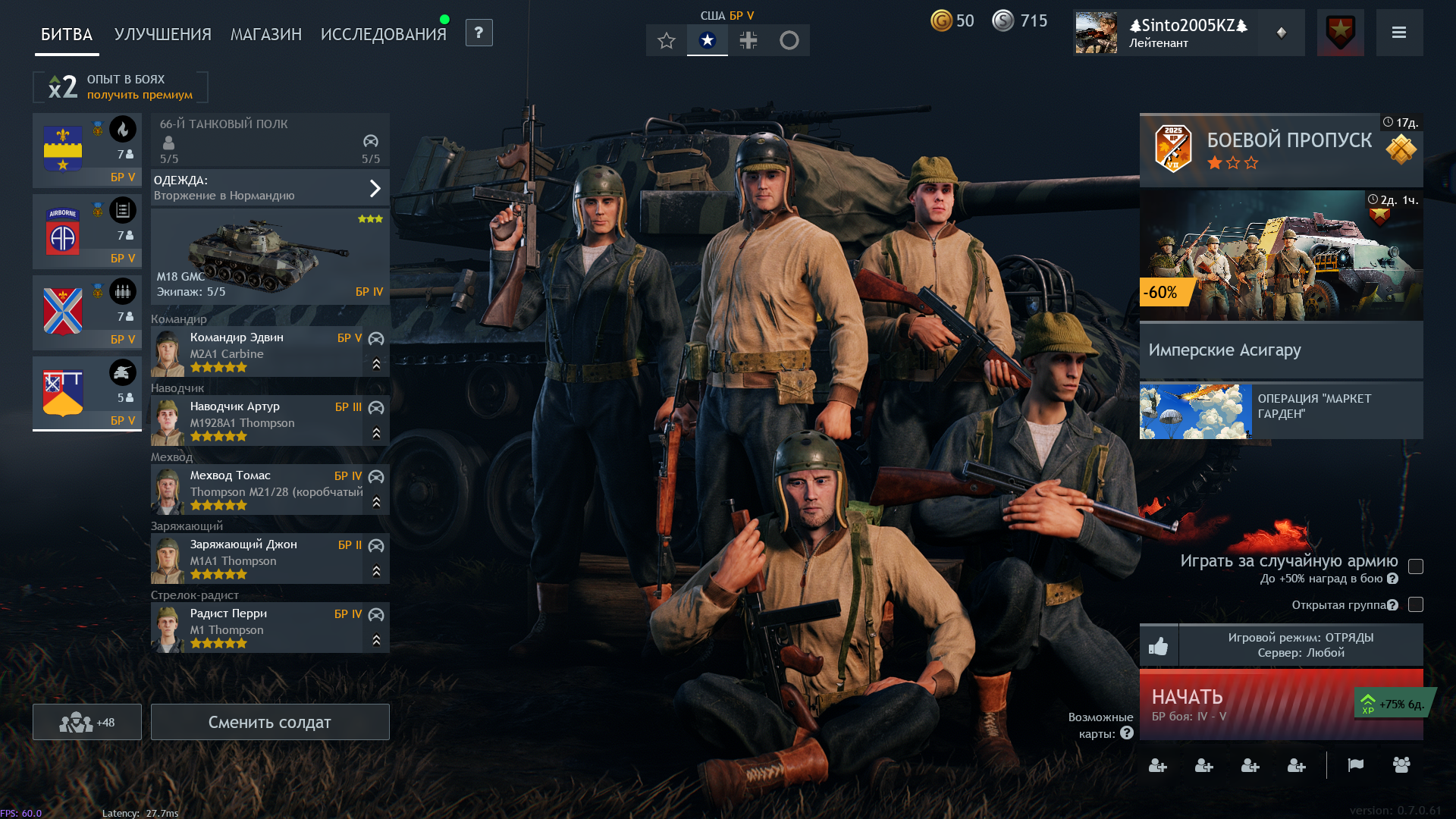Open Операция Маркет Гарден event
The image size is (1456, 819).
tap(1281, 410)
